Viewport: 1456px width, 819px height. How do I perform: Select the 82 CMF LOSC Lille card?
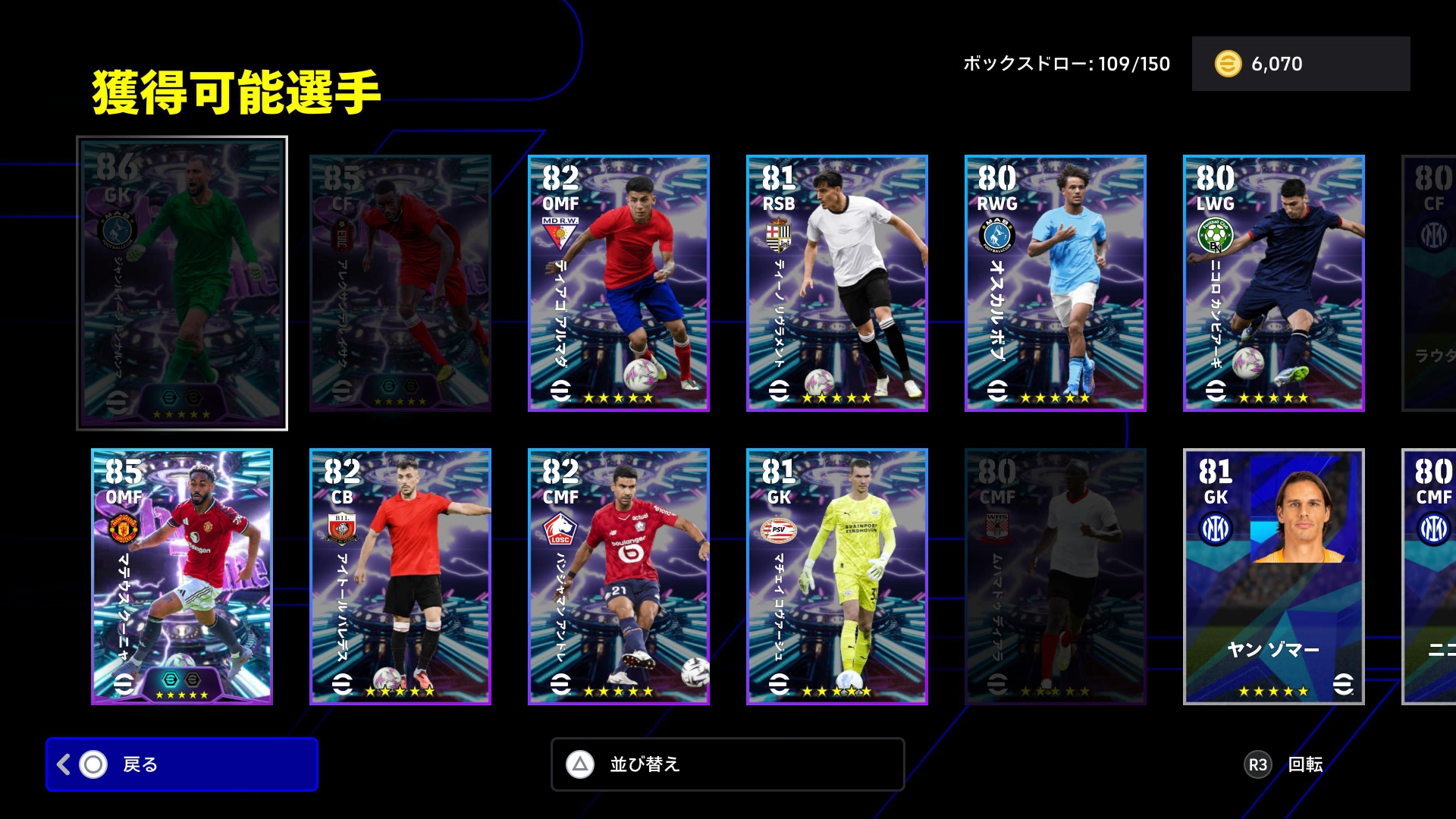point(618,576)
